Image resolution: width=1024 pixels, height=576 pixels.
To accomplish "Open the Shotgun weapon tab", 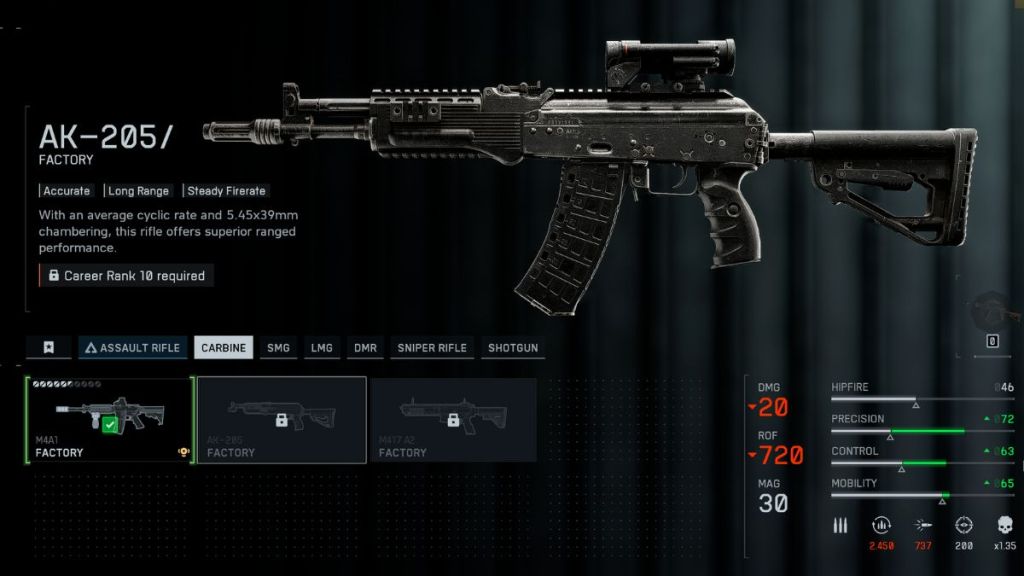I will pos(512,348).
